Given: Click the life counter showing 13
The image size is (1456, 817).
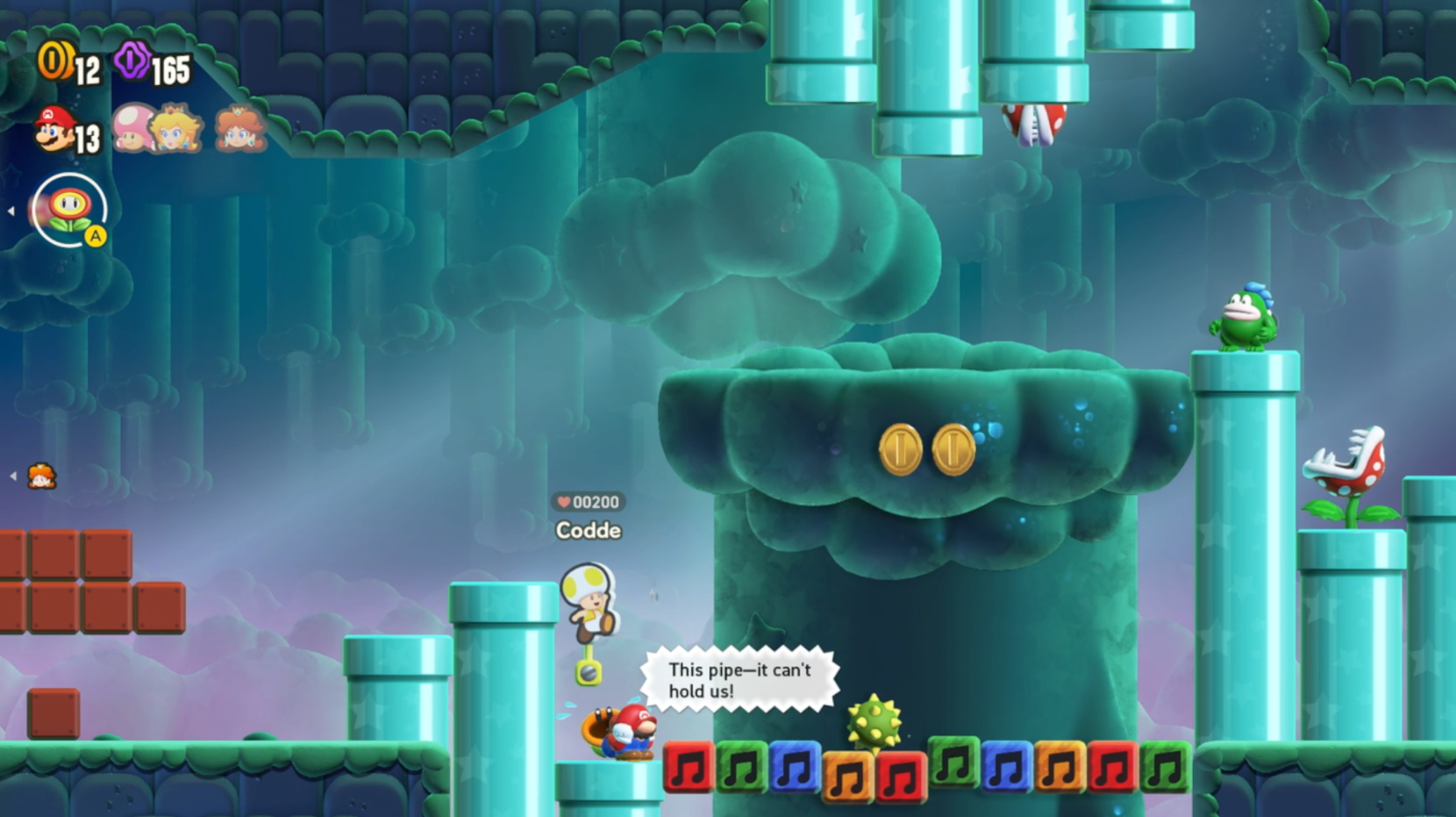Looking at the screenshot, I should coord(86,138).
